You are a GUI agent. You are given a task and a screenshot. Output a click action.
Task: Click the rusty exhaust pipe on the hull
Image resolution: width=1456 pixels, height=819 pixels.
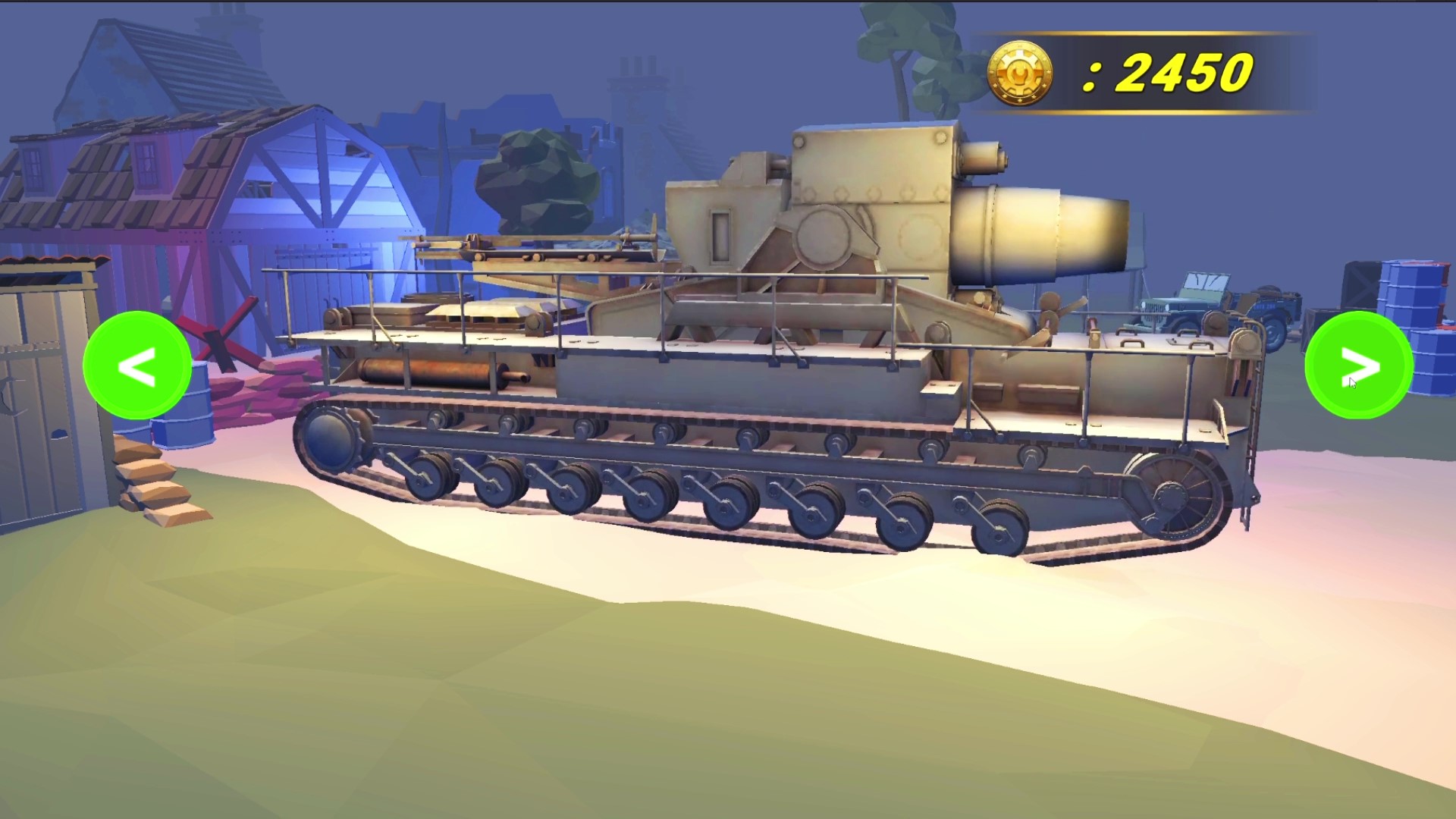tap(425, 372)
